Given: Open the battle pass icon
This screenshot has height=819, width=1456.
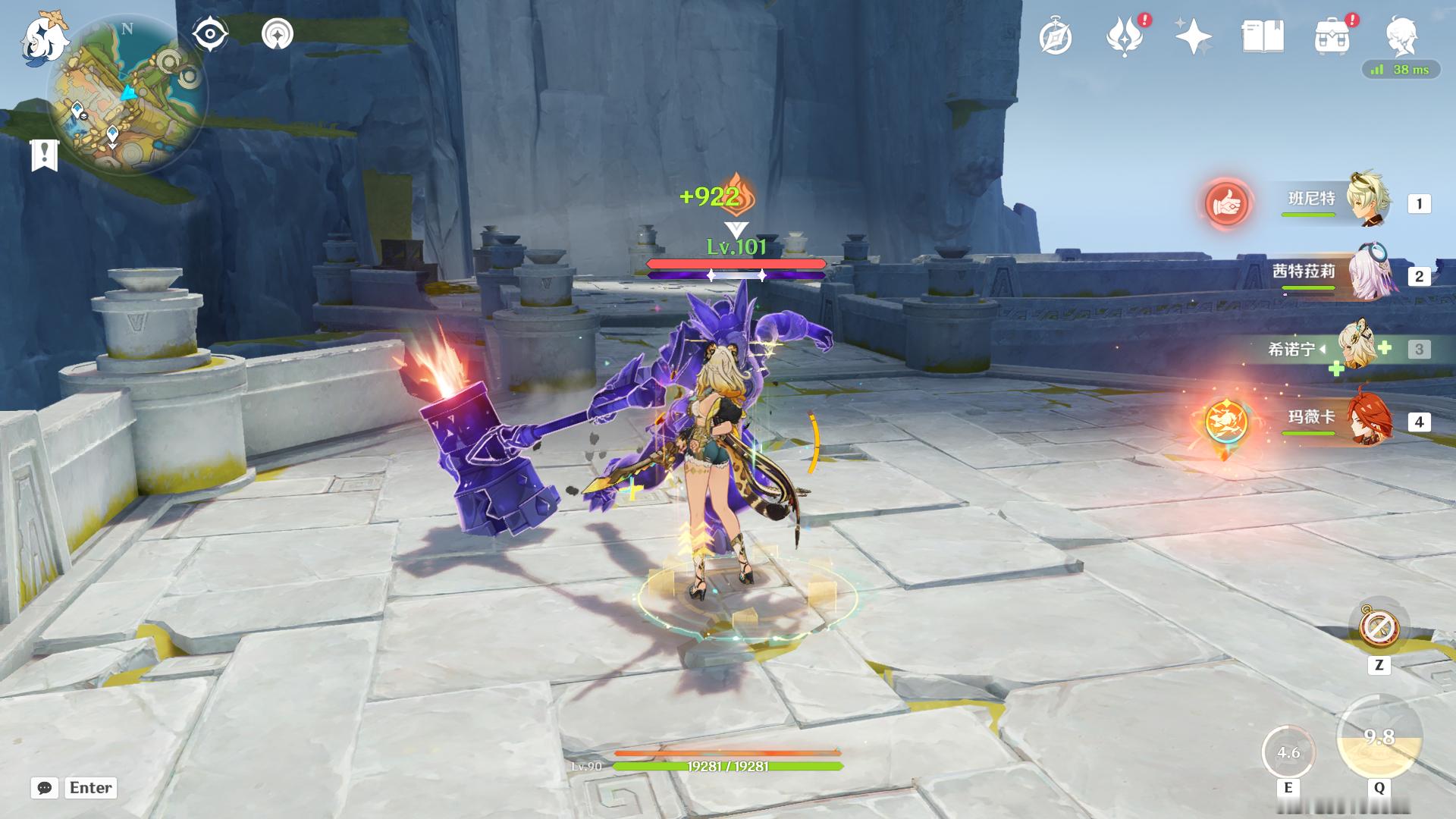Looking at the screenshot, I should coord(1125,37).
